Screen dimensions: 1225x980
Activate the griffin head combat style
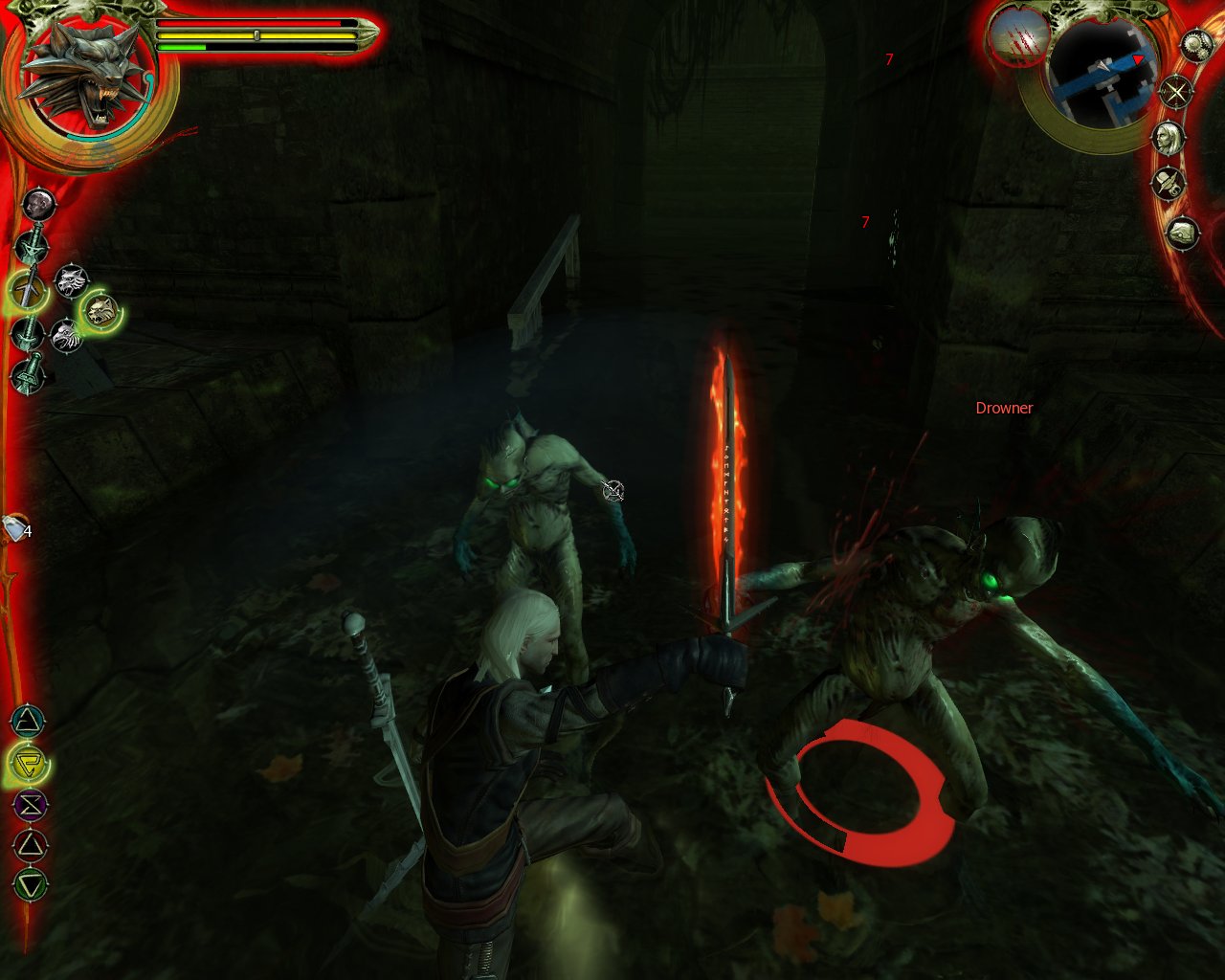coord(66,336)
